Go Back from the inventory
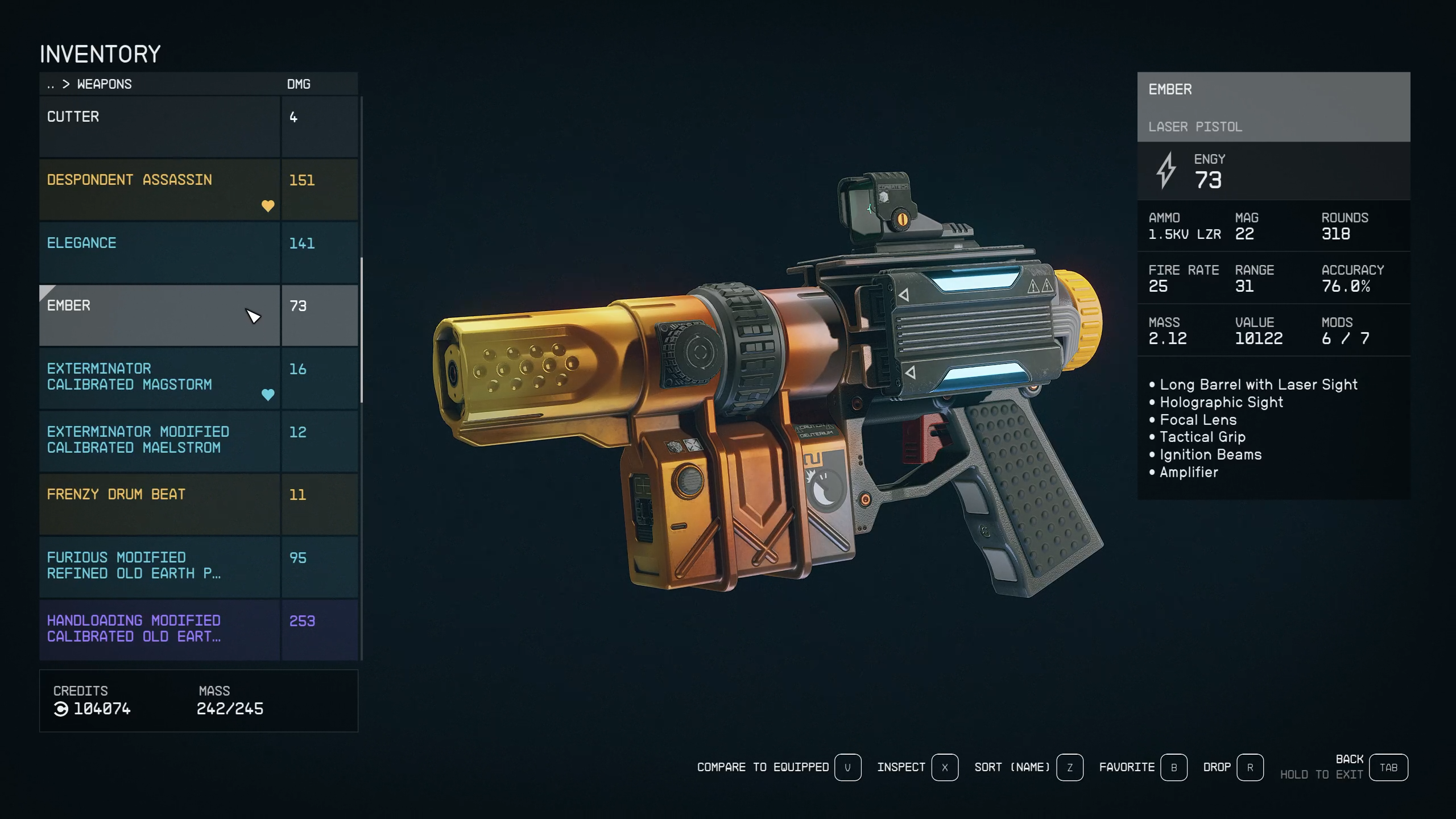1456x819 pixels. point(1388,767)
